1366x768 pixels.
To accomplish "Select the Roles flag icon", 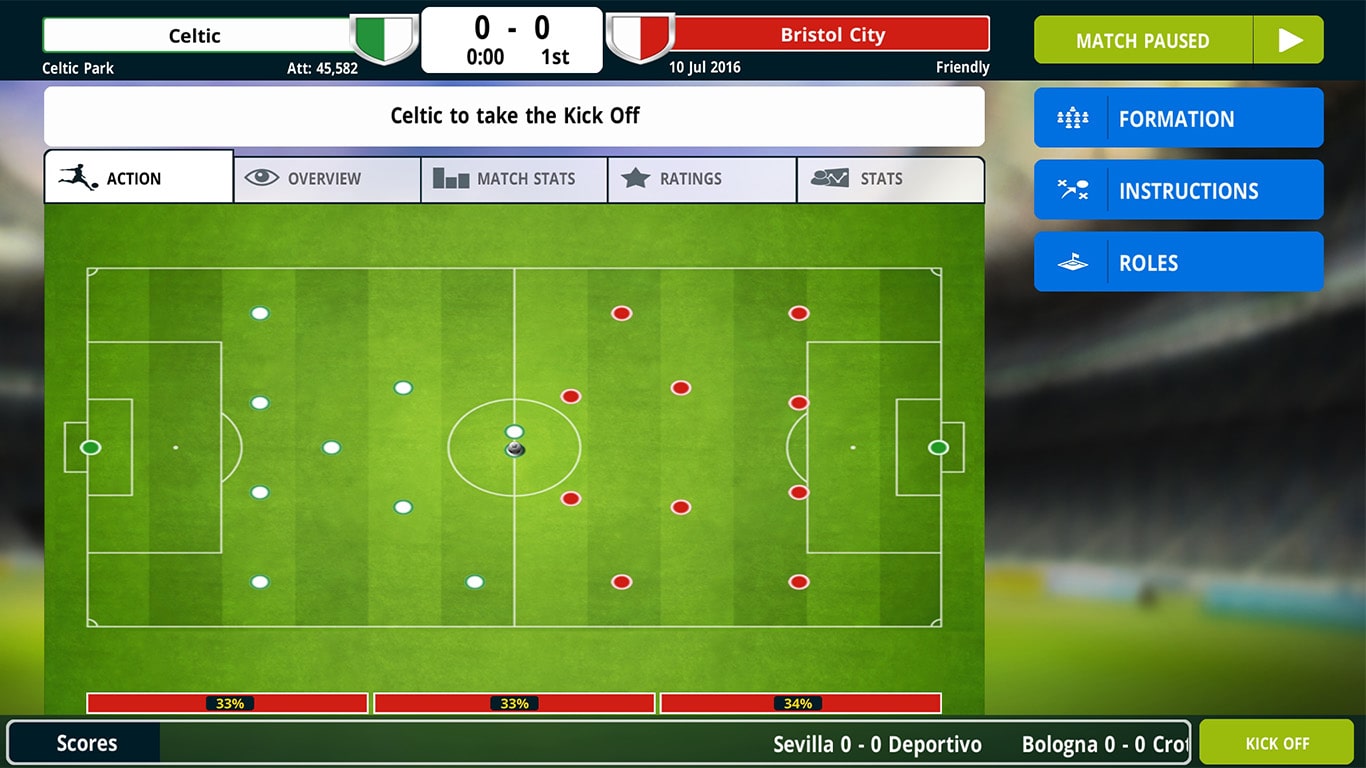I will coord(1071,261).
